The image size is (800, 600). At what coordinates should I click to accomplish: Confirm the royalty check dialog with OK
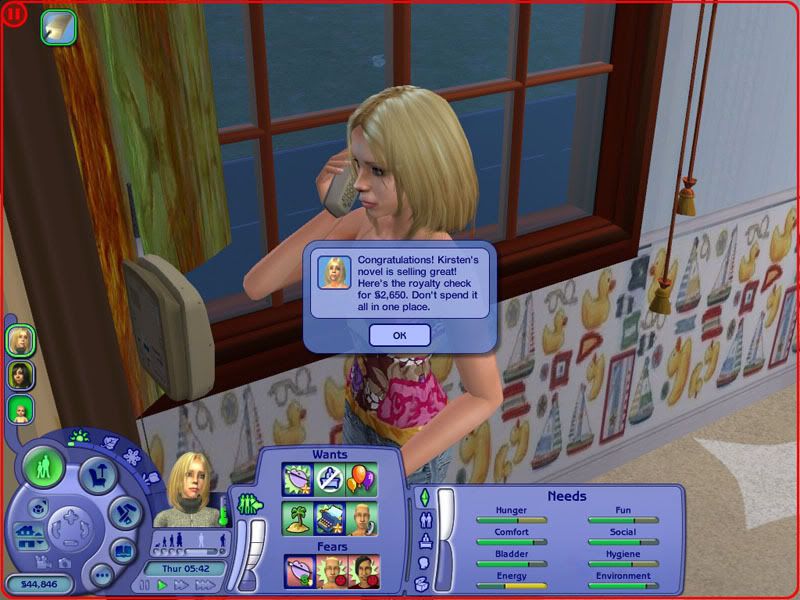coord(399,335)
